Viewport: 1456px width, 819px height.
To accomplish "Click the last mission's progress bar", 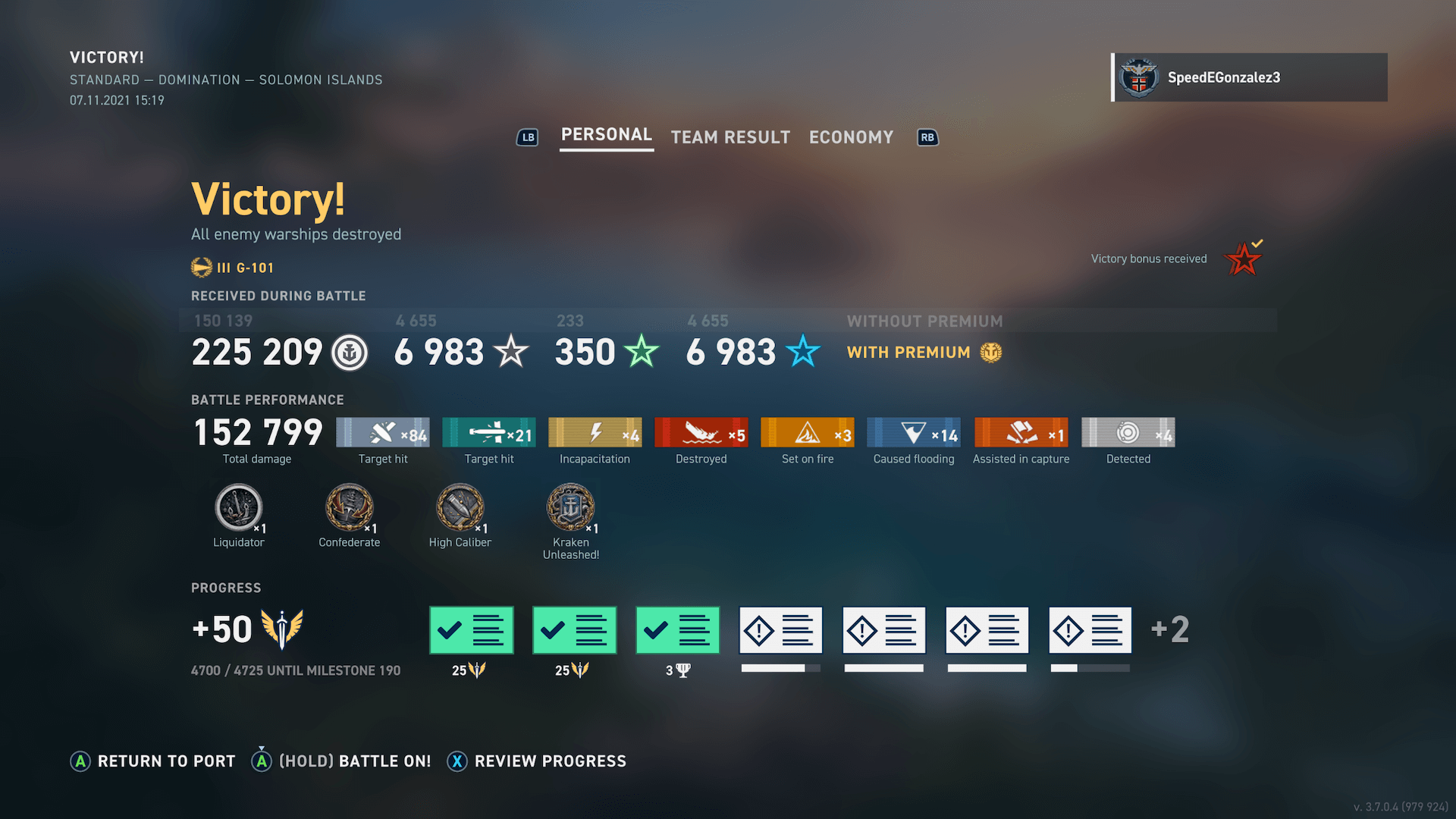I will (x=1090, y=668).
